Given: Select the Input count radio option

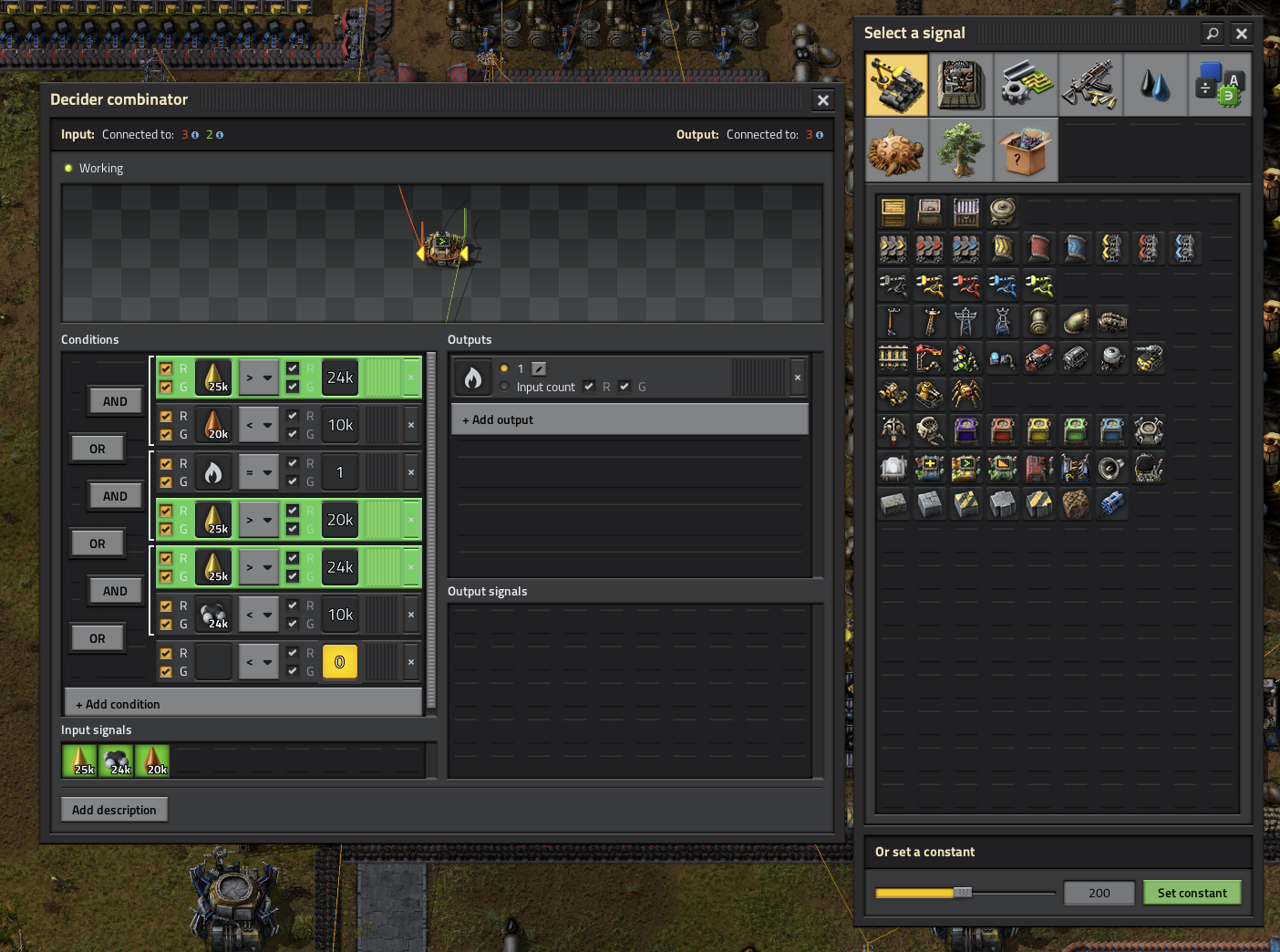Looking at the screenshot, I should (505, 387).
